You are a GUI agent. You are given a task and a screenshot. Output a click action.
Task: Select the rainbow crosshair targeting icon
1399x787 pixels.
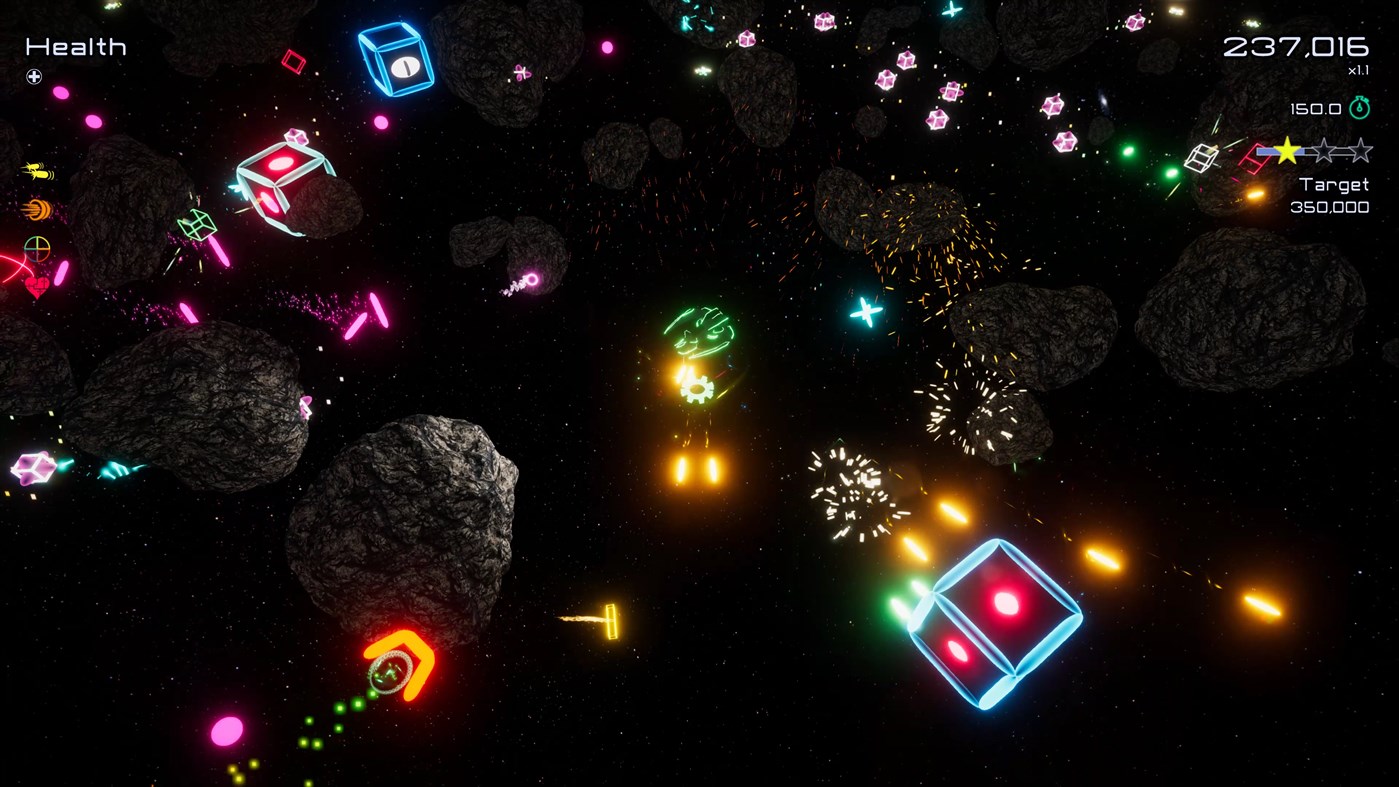(x=37, y=248)
